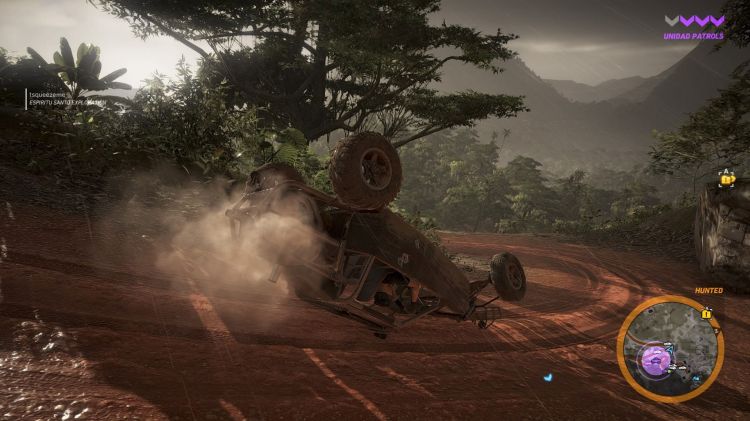
Task: Click the purple player zone on the minimap
Action: point(655,356)
